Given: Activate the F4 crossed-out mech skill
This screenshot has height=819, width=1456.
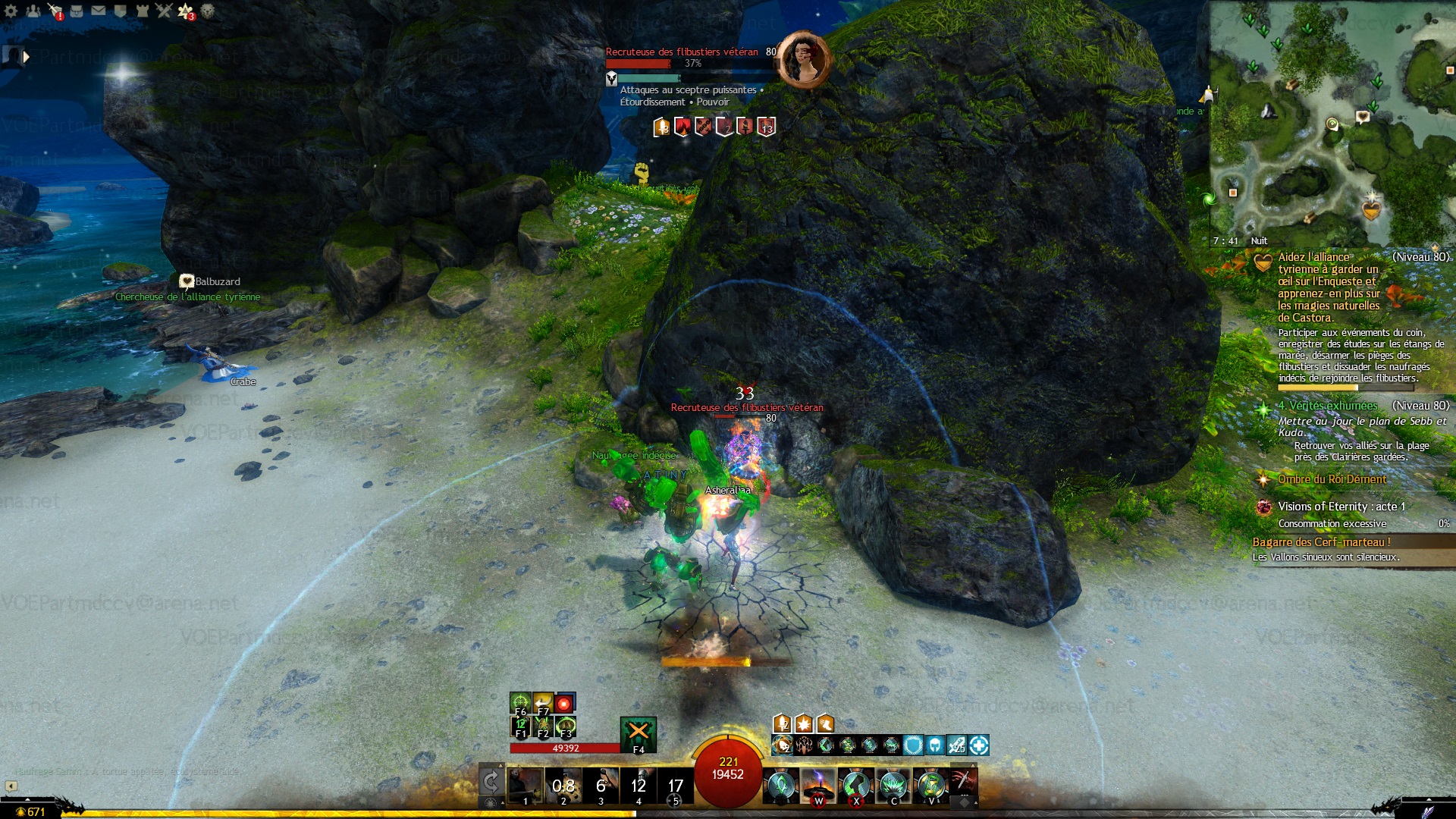Looking at the screenshot, I should click(639, 733).
